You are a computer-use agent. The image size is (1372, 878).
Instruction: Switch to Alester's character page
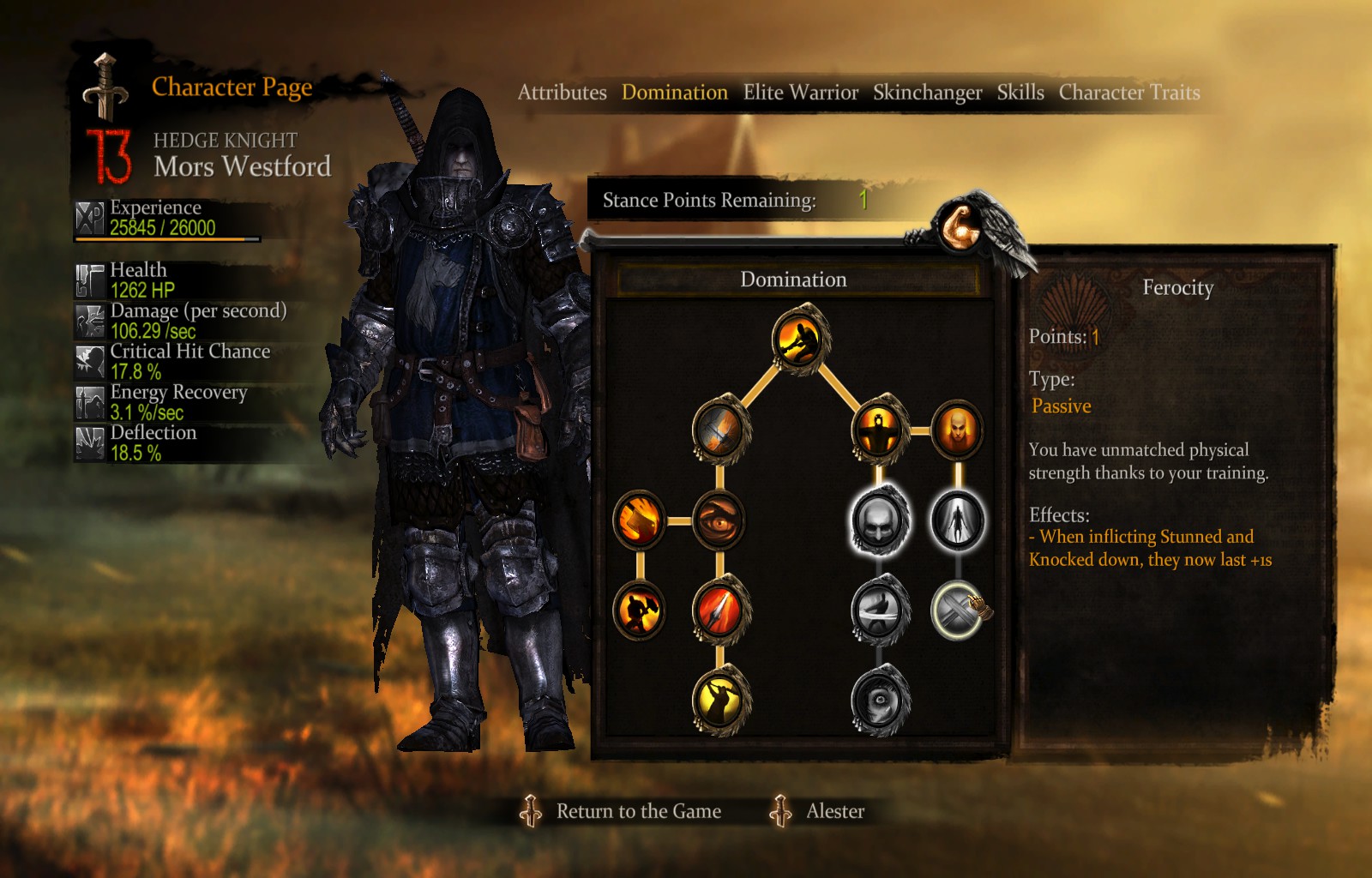[834, 811]
